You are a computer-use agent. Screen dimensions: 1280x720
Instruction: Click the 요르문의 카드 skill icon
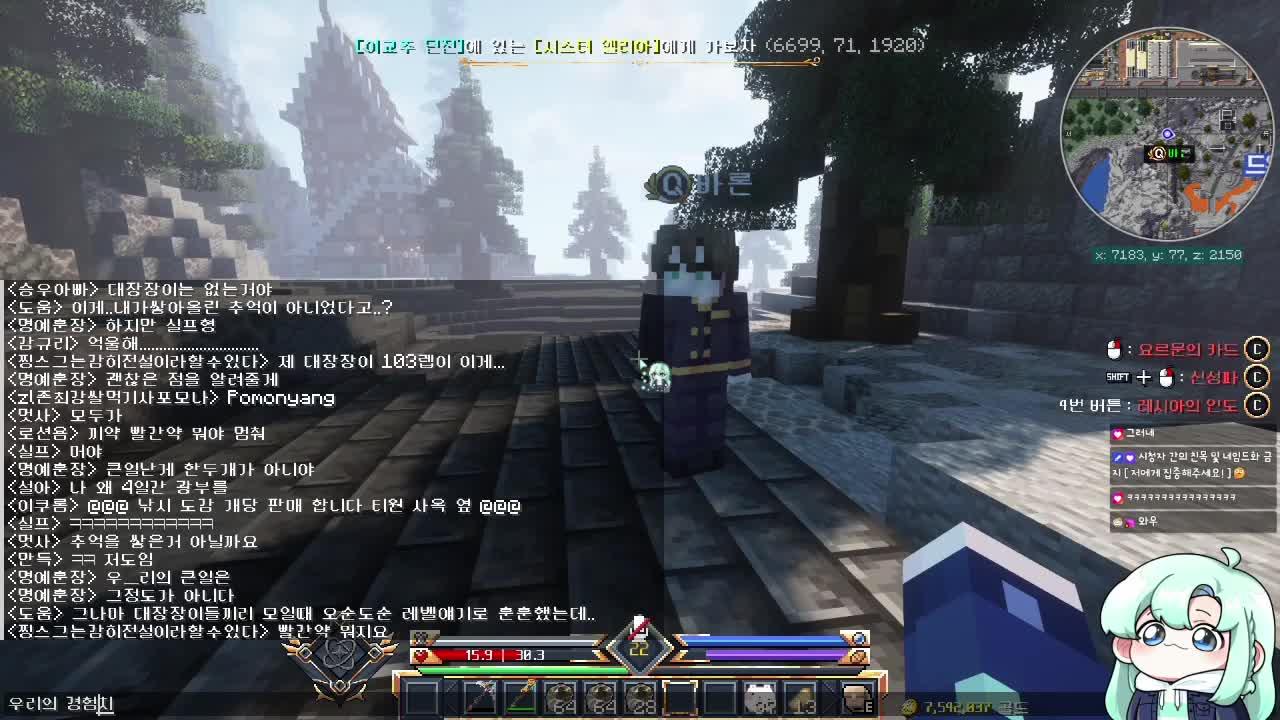point(1257,351)
